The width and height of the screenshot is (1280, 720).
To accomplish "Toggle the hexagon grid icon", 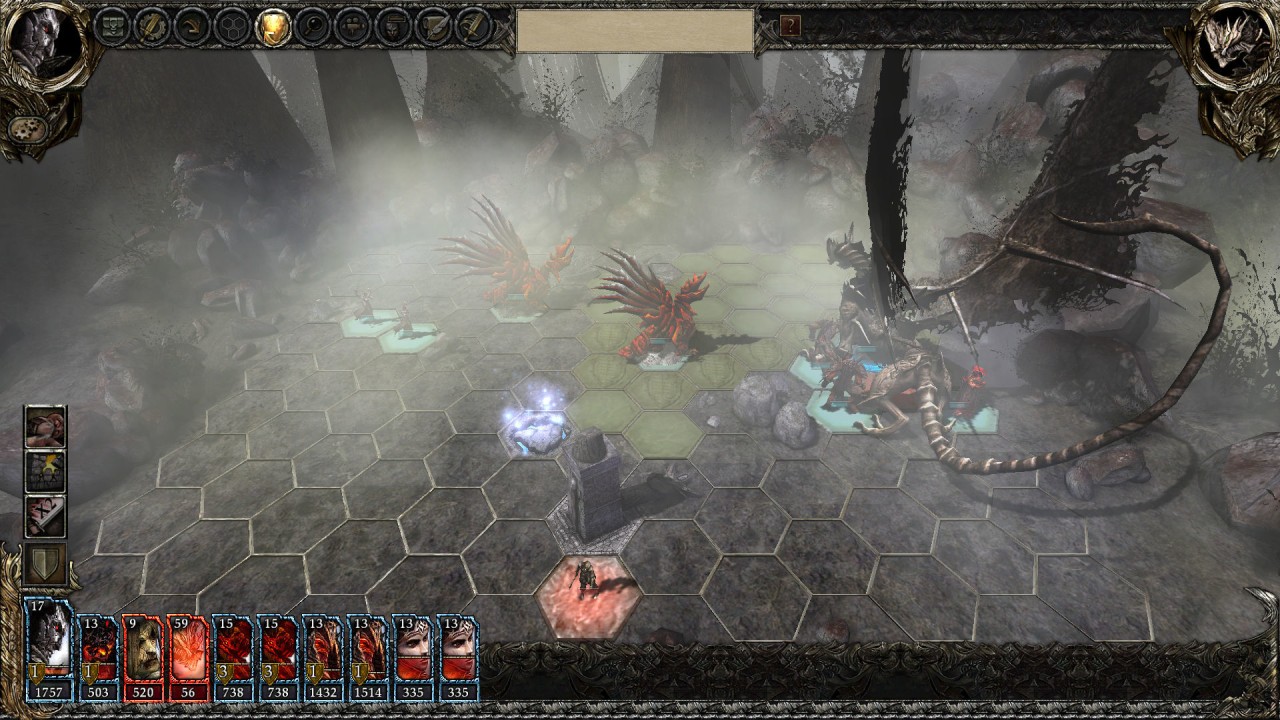I will coord(233,26).
